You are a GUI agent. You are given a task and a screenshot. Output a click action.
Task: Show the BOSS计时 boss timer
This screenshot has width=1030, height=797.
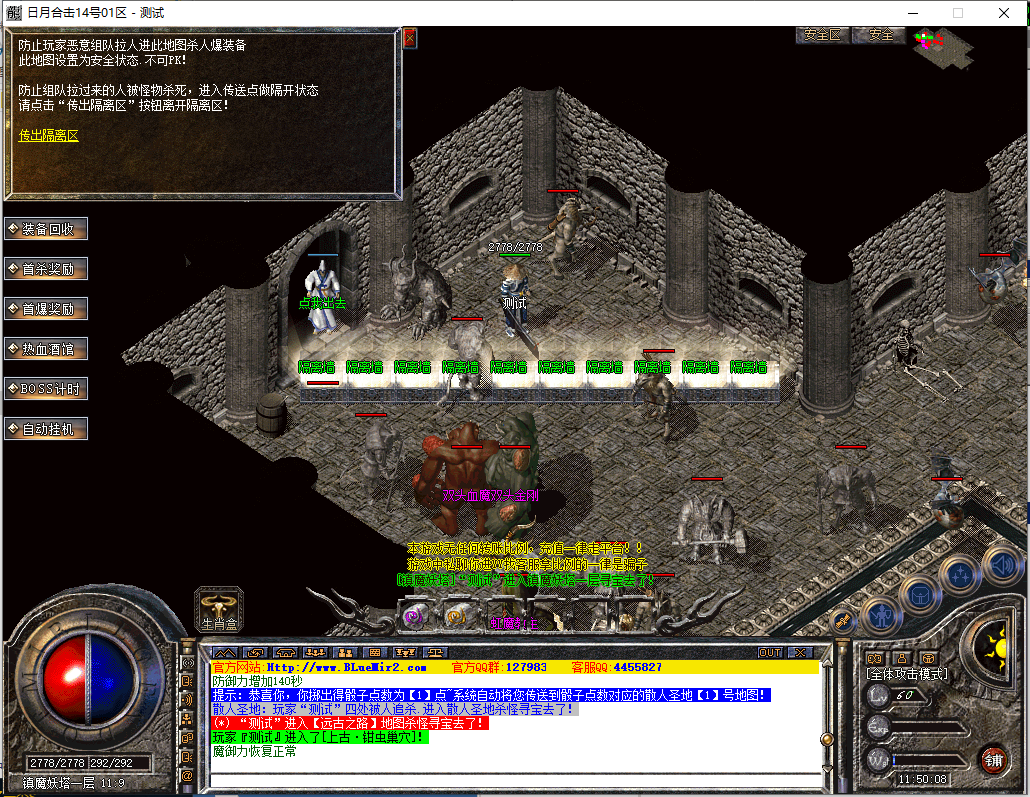point(46,389)
